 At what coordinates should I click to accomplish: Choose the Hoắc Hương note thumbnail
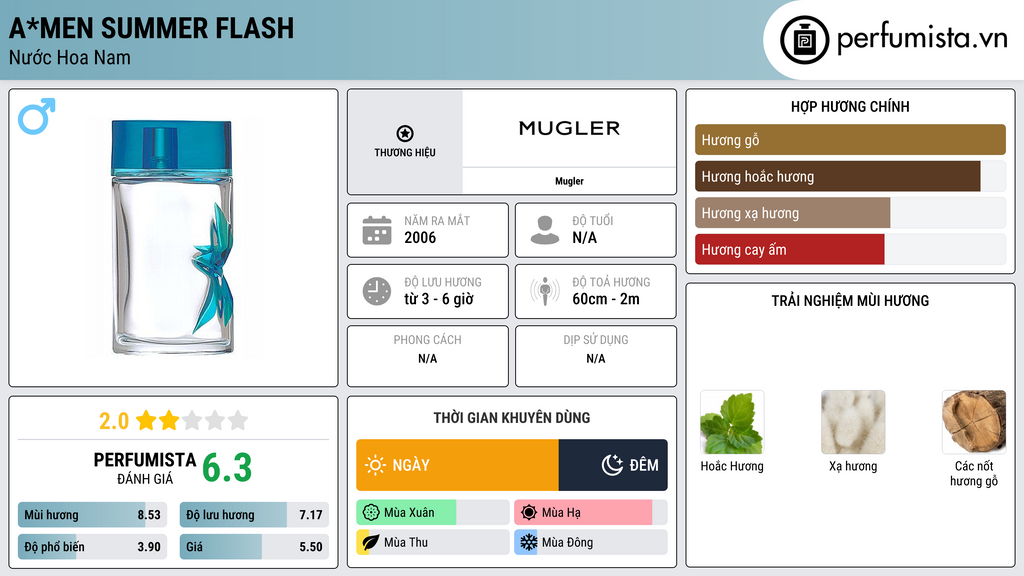coord(732,423)
